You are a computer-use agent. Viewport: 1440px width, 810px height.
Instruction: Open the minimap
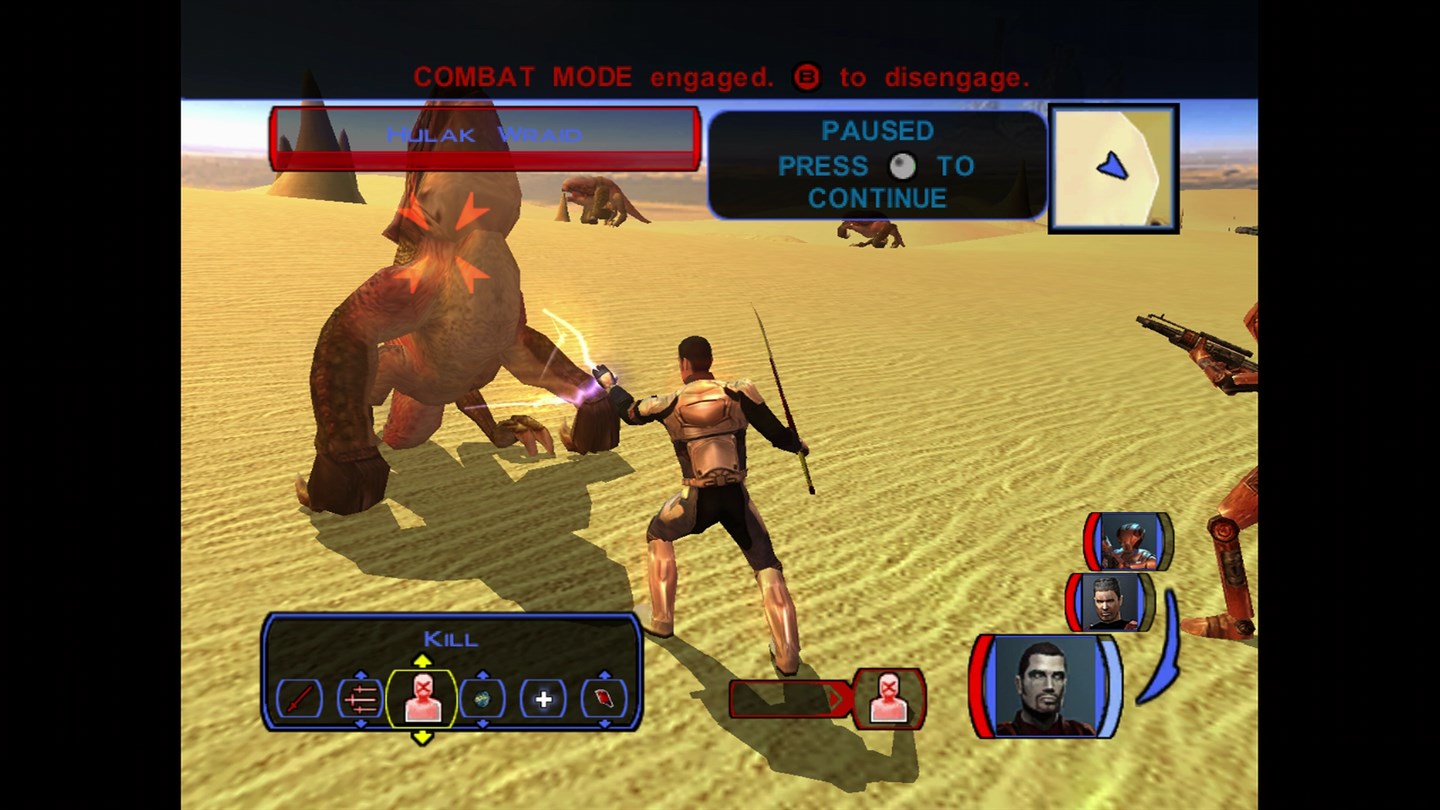[x=1113, y=168]
